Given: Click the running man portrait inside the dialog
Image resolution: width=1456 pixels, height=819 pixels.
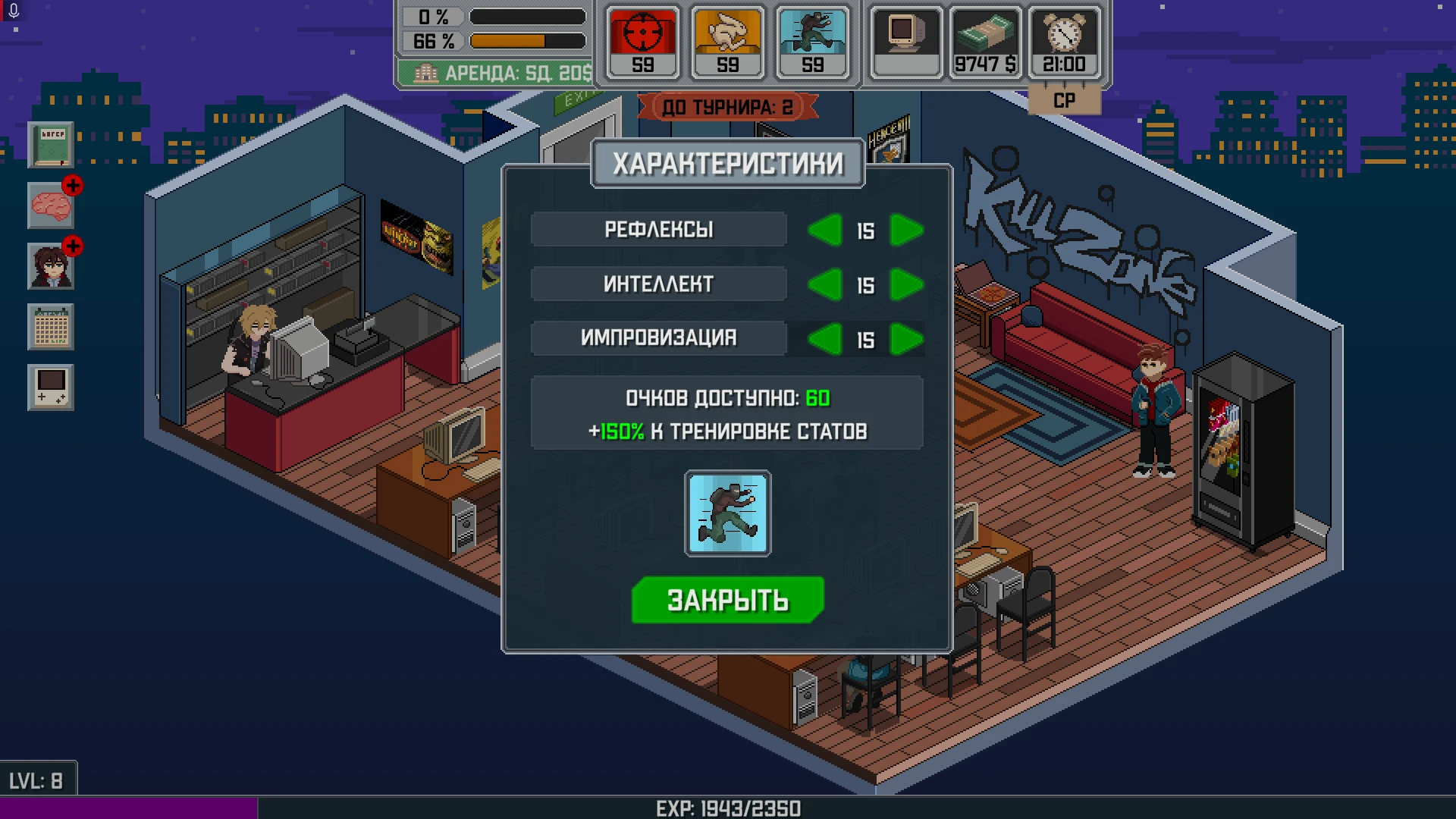Looking at the screenshot, I should 727,514.
